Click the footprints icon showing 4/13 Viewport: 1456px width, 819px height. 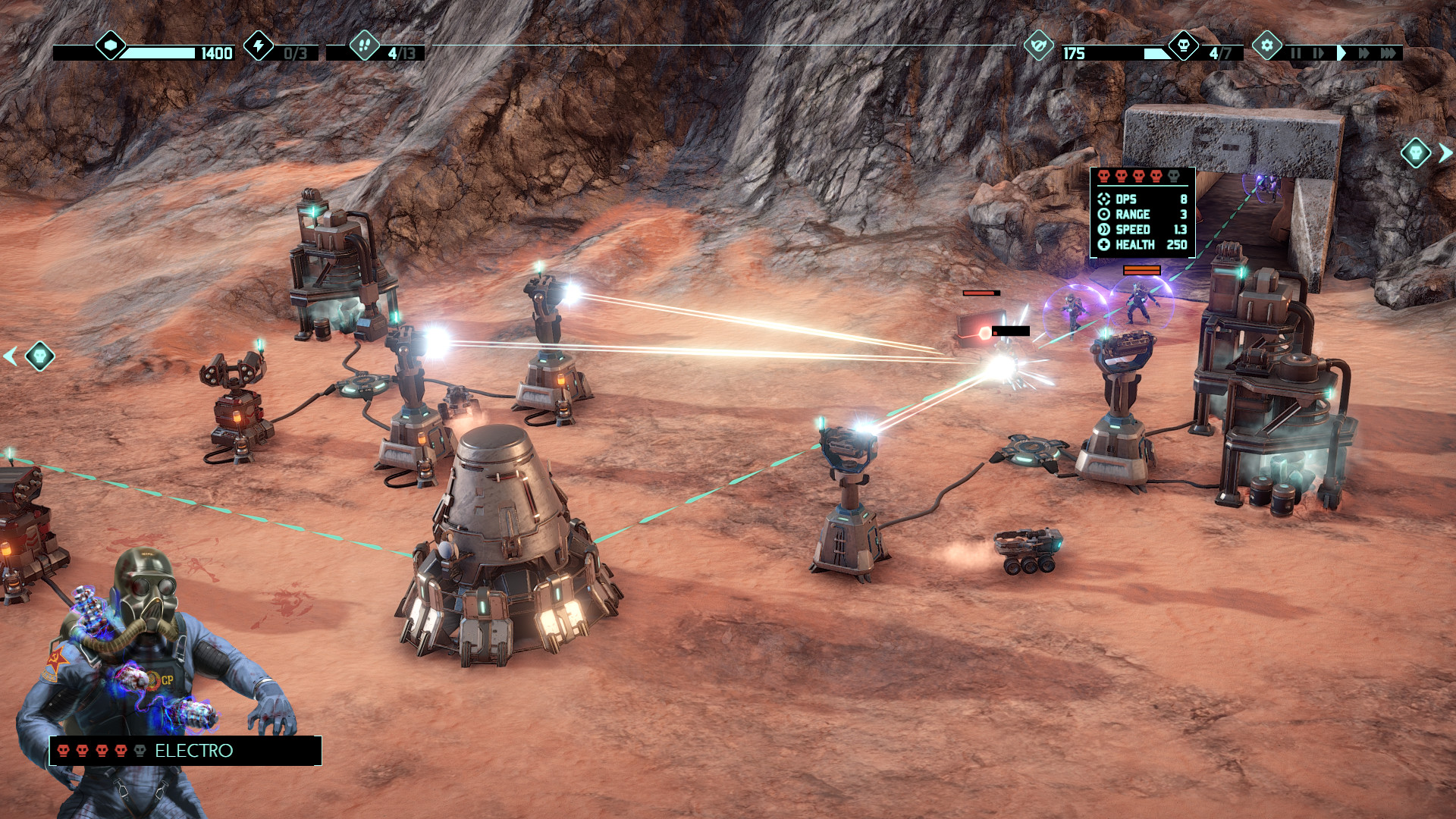pyautogui.click(x=366, y=47)
